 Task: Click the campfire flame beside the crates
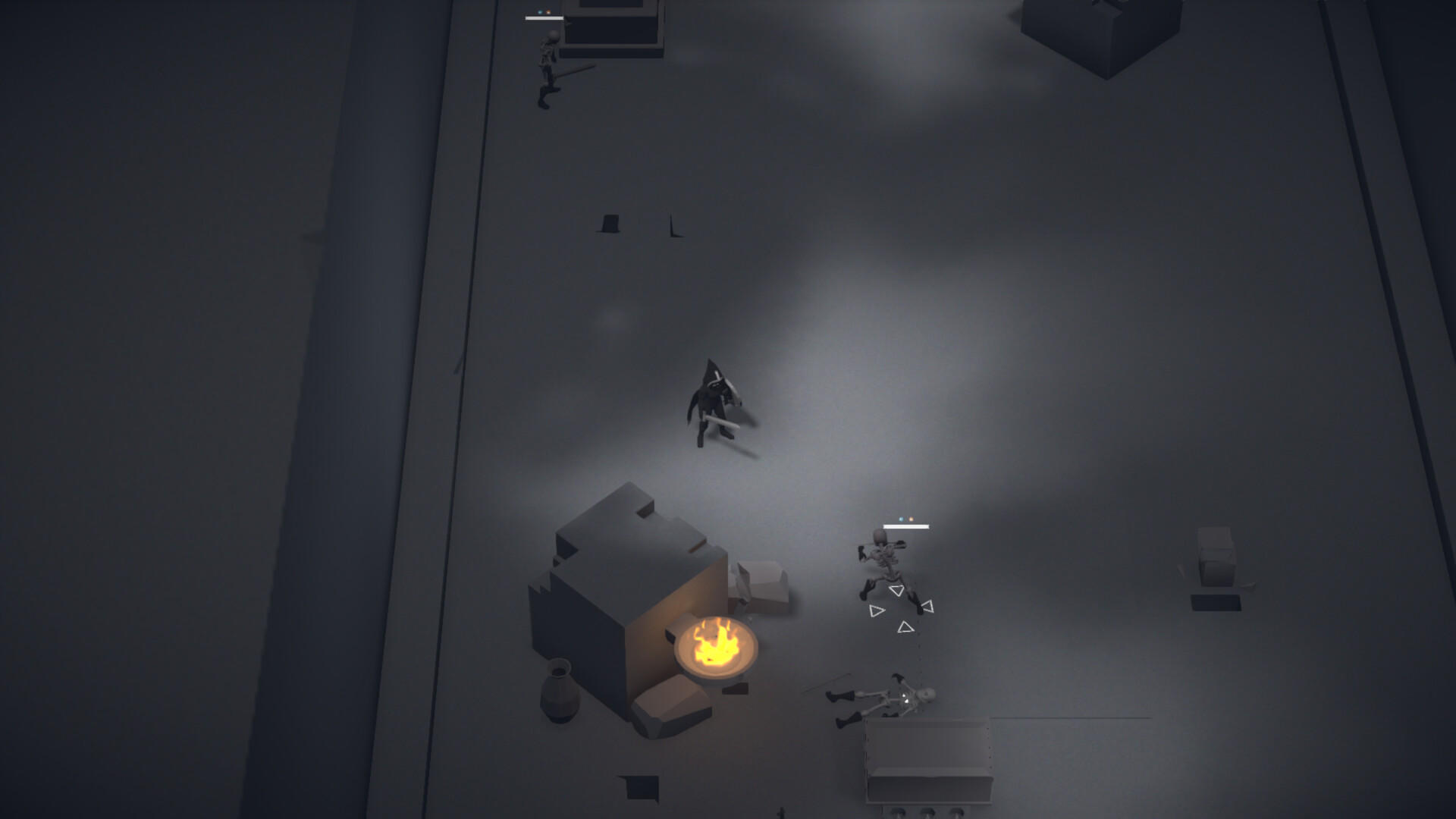pos(717,646)
